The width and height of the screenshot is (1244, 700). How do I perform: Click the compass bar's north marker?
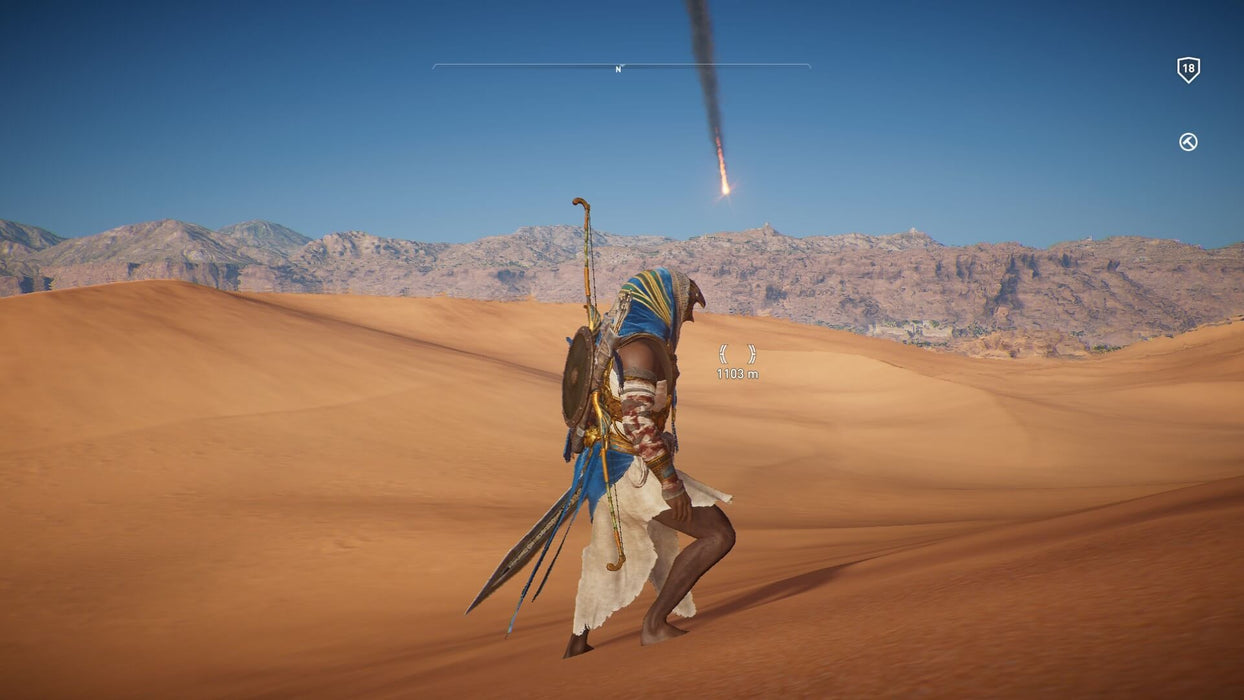(619, 69)
